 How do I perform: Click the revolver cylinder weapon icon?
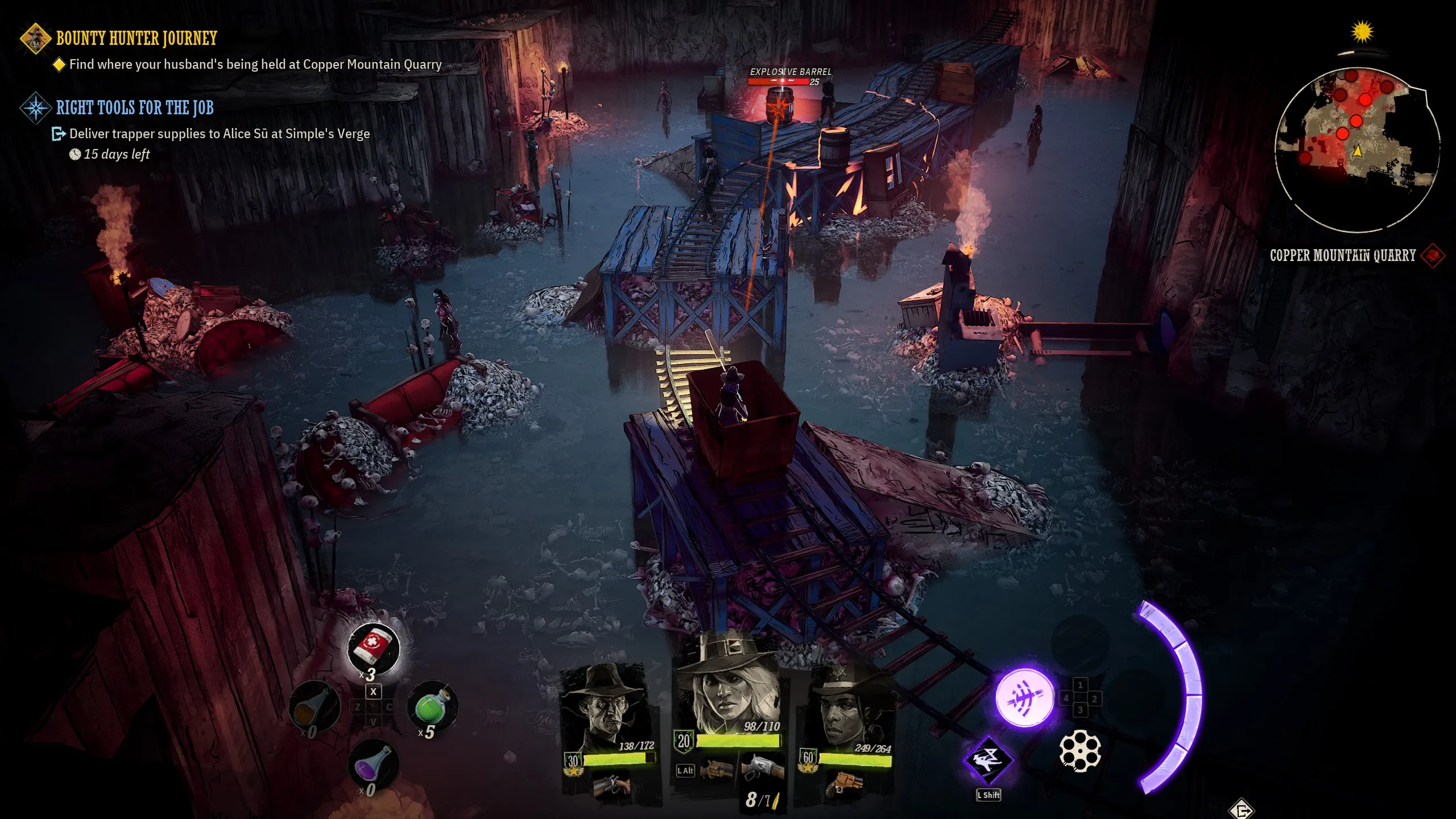1080,751
